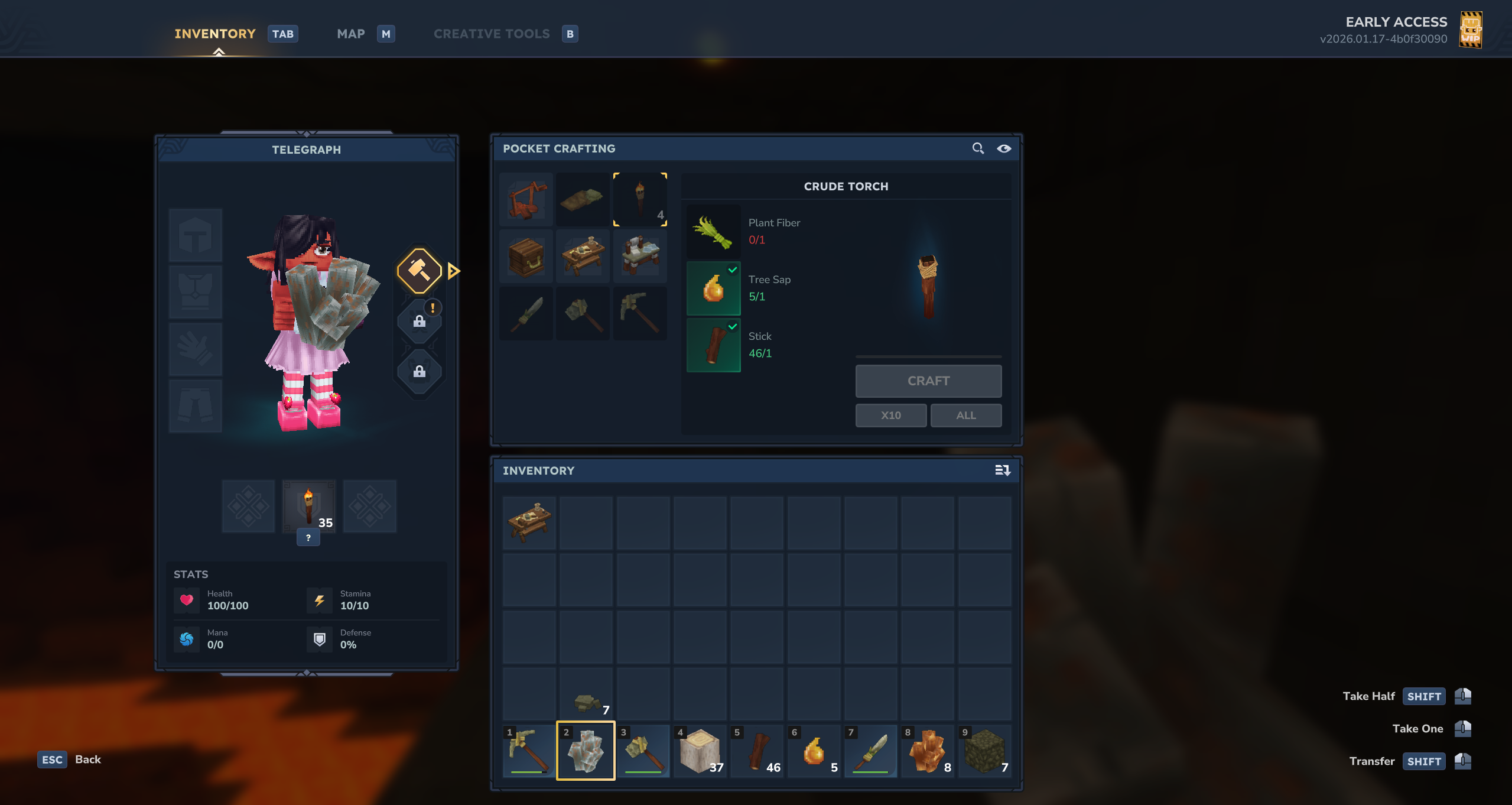Switch to the Map tab

click(x=351, y=34)
